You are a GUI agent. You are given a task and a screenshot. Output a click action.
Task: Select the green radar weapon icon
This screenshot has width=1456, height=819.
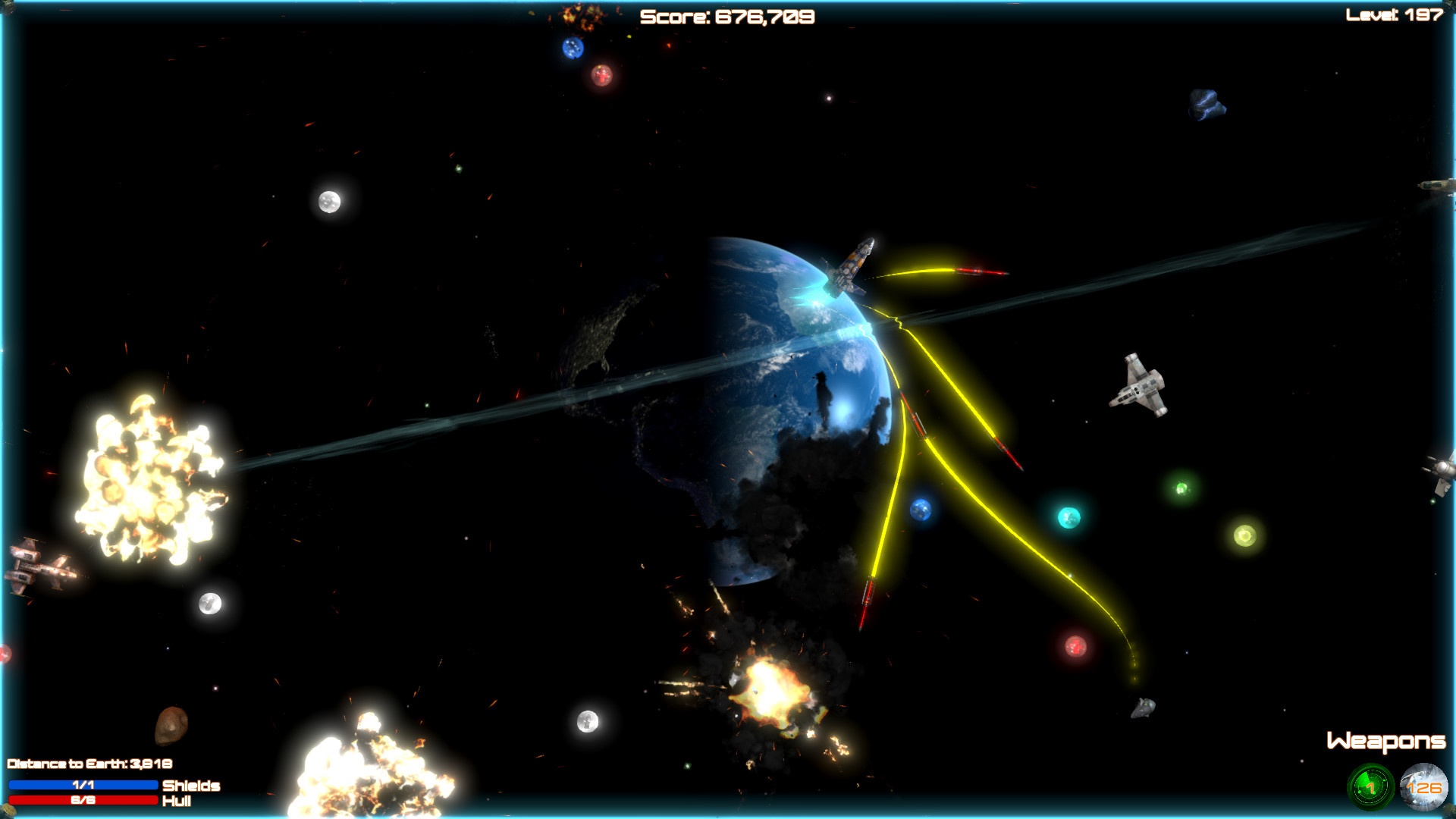tap(1370, 788)
